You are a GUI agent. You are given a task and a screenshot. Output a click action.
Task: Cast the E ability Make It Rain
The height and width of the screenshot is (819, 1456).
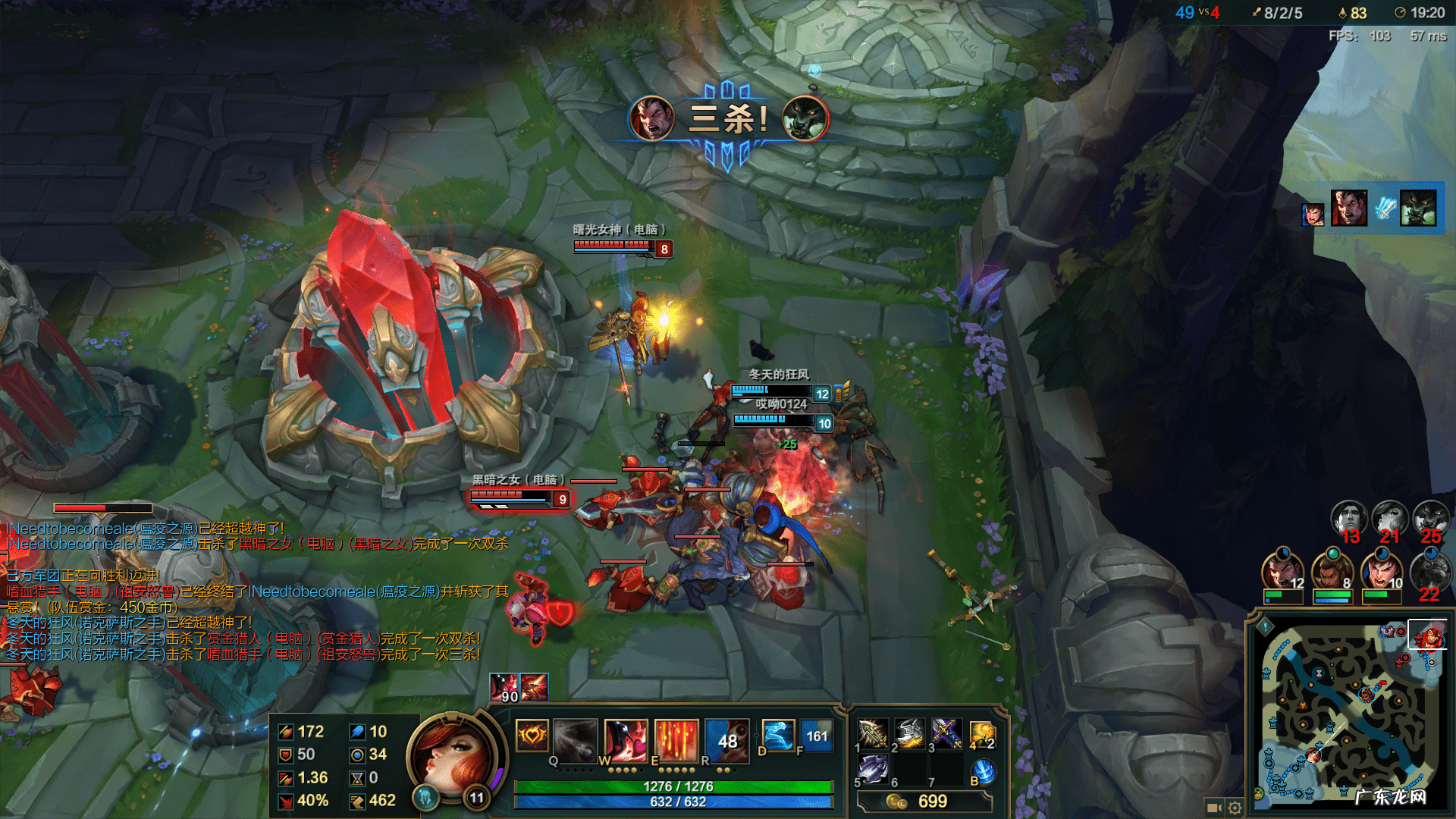pos(676,739)
